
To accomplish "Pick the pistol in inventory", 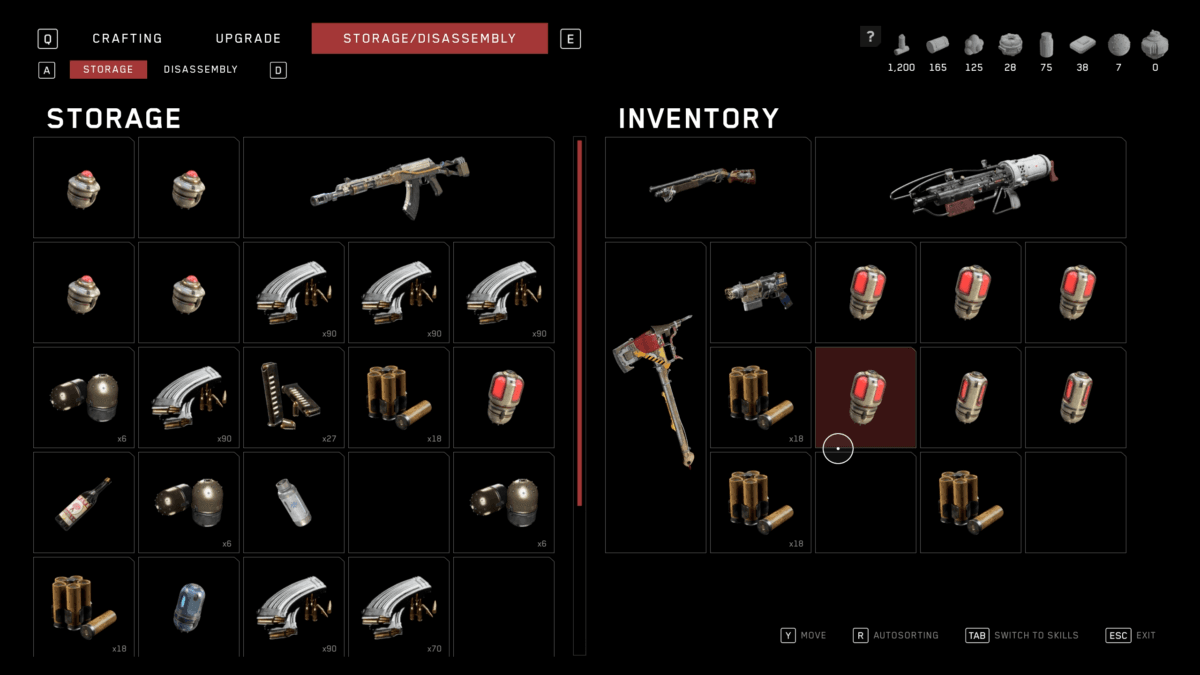I will click(760, 291).
